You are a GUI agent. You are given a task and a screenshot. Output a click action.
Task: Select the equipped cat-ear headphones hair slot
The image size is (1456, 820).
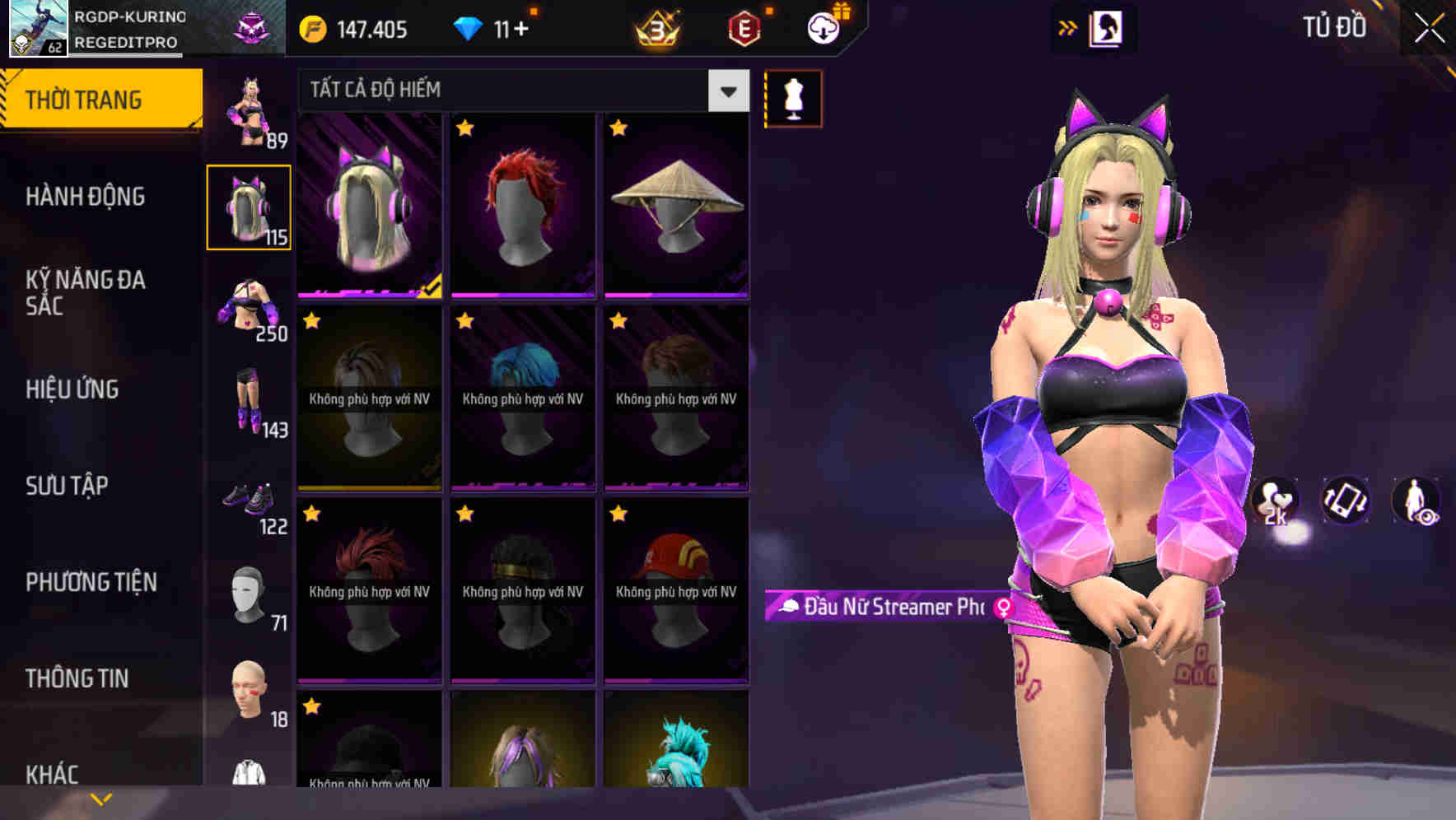pos(249,207)
